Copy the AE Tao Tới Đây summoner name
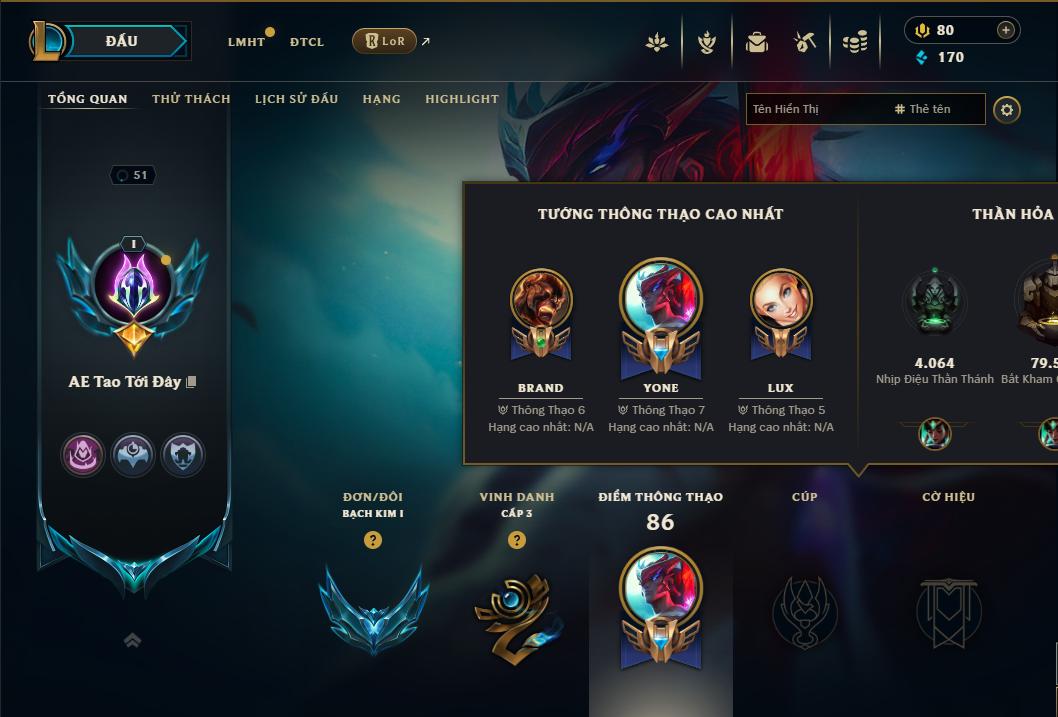This screenshot has height=717, width=1058. coord(191,382)
